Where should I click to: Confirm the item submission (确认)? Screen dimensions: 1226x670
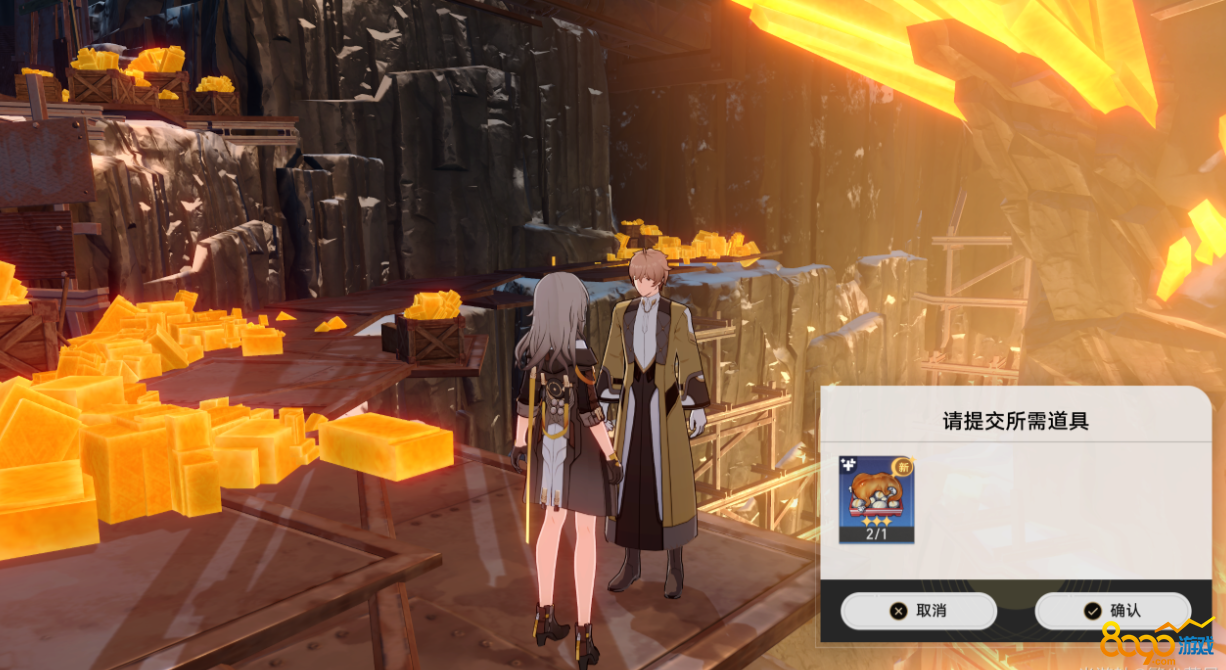click(1112, 611)
